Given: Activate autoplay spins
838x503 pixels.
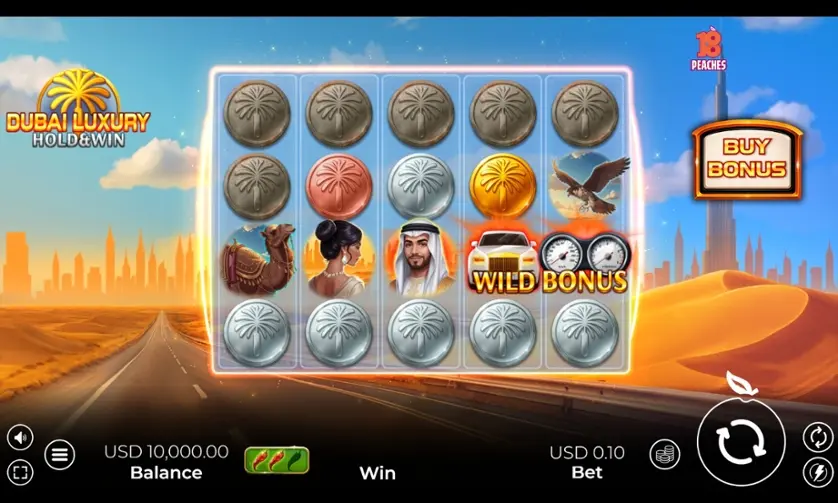Looking at the screenshot, I should click(816, 436).
